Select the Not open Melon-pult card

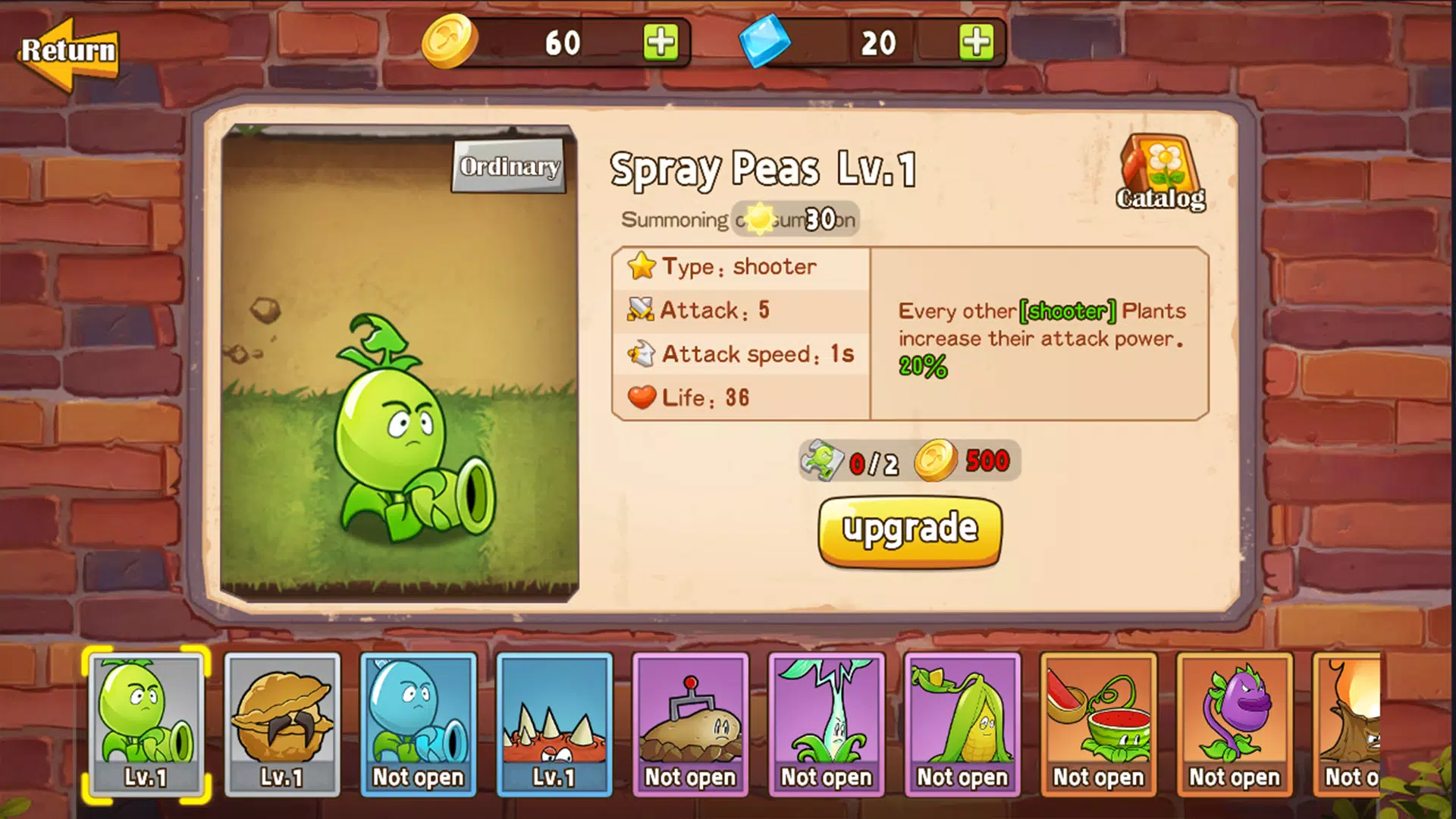pos(1098,724)
